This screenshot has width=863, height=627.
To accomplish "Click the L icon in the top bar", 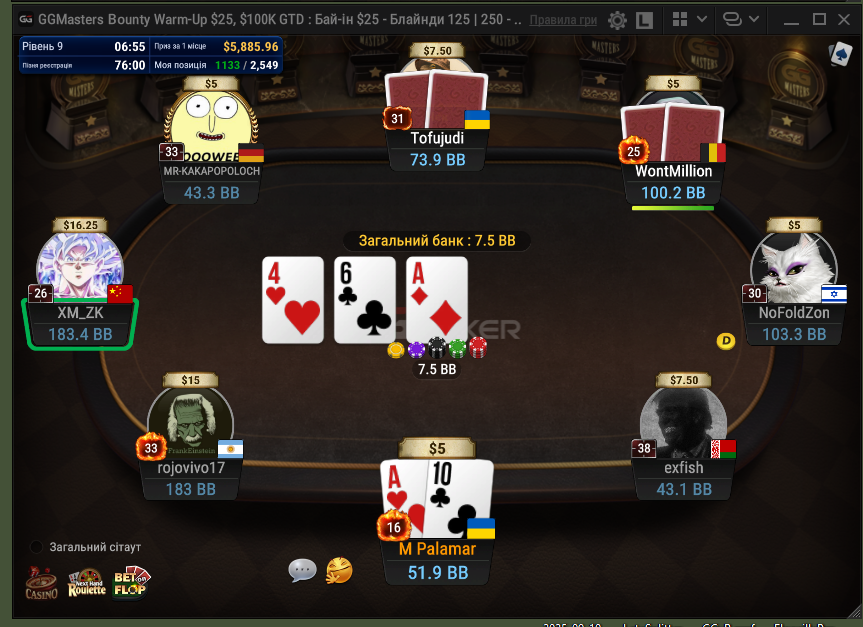I will click(645, 19).
